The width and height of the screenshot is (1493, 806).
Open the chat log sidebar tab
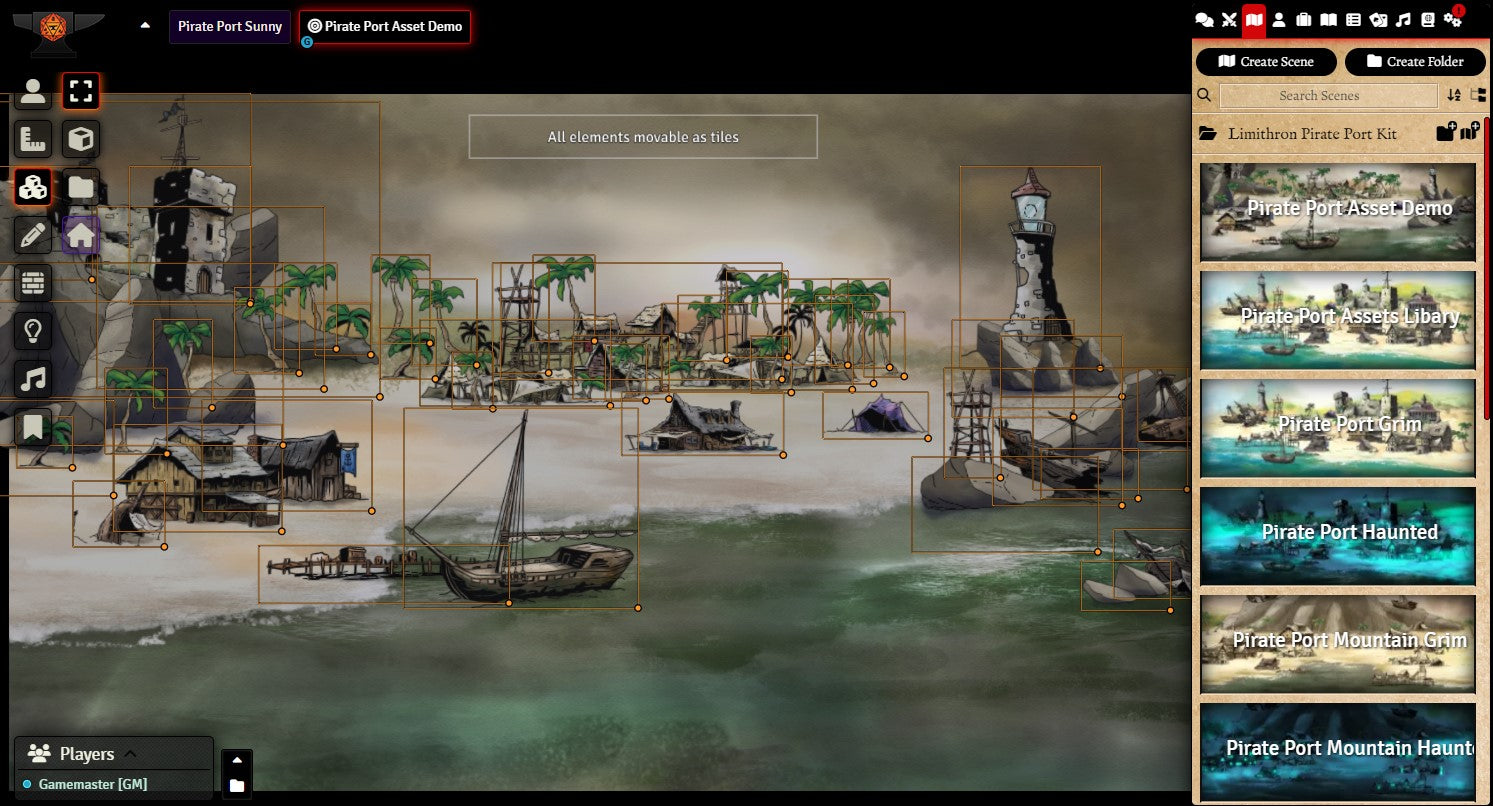click(1205, 20)
